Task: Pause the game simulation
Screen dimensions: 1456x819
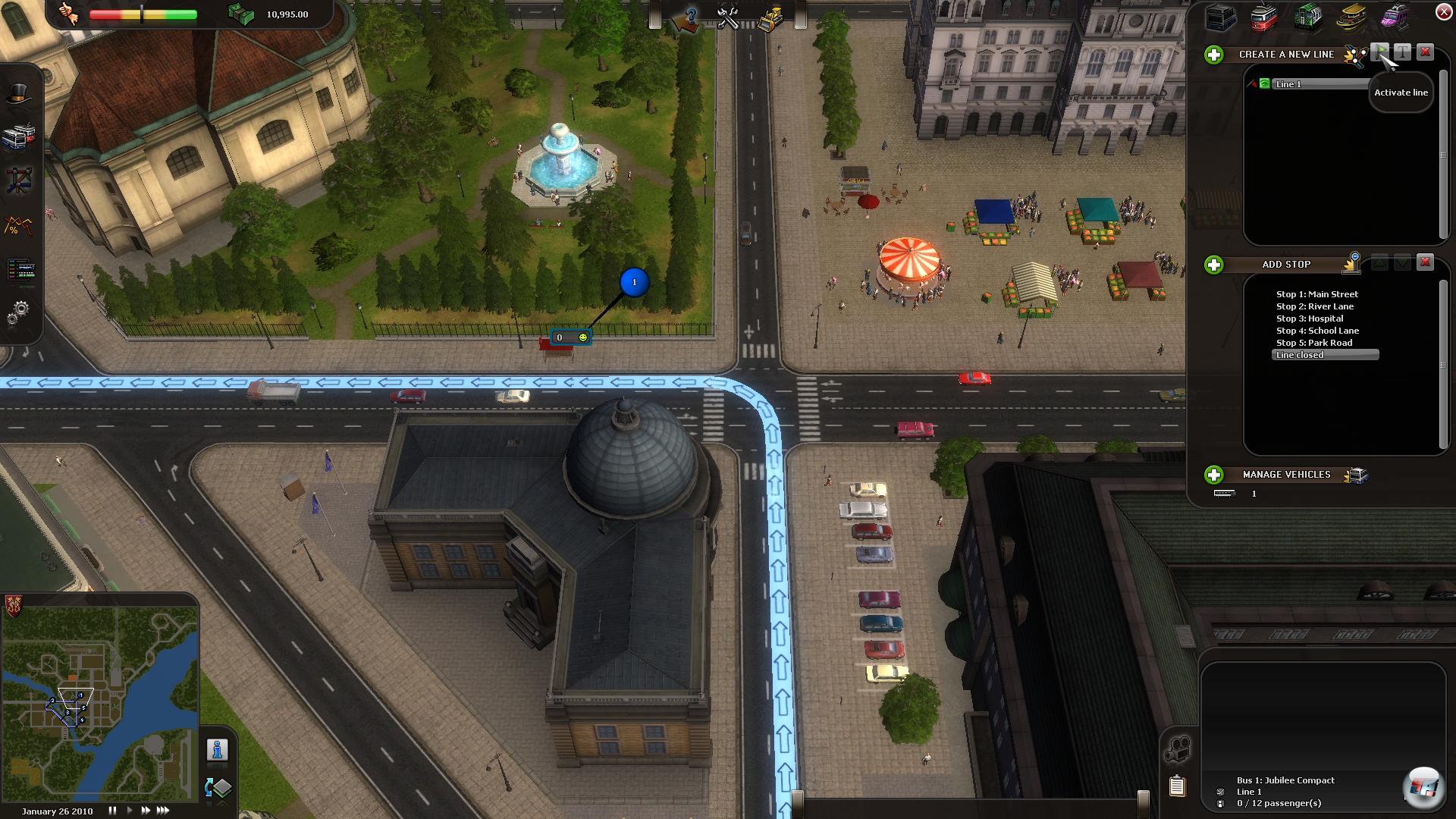Action: [112, 811]
